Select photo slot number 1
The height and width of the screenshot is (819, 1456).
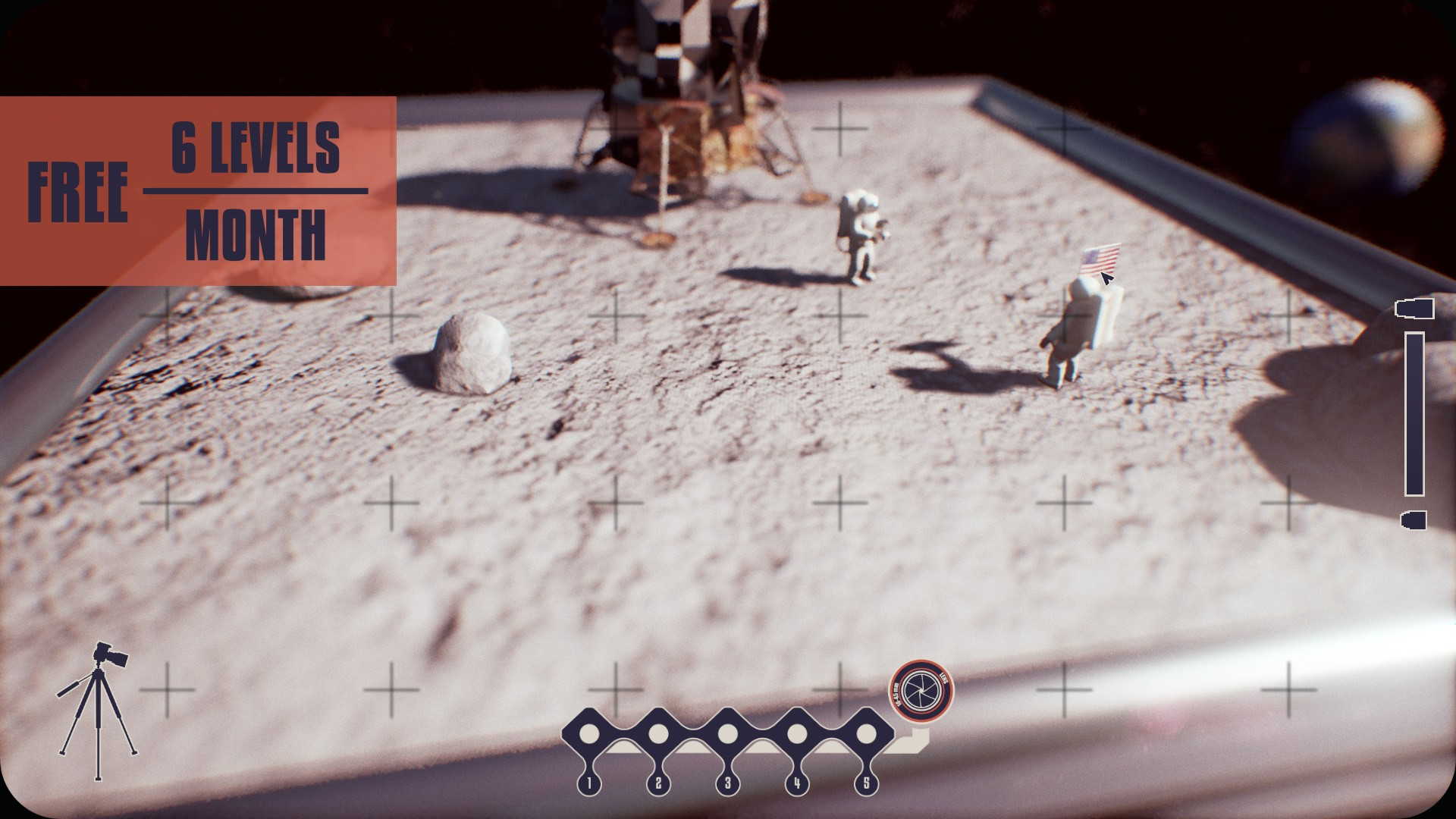tap(589, 734)
